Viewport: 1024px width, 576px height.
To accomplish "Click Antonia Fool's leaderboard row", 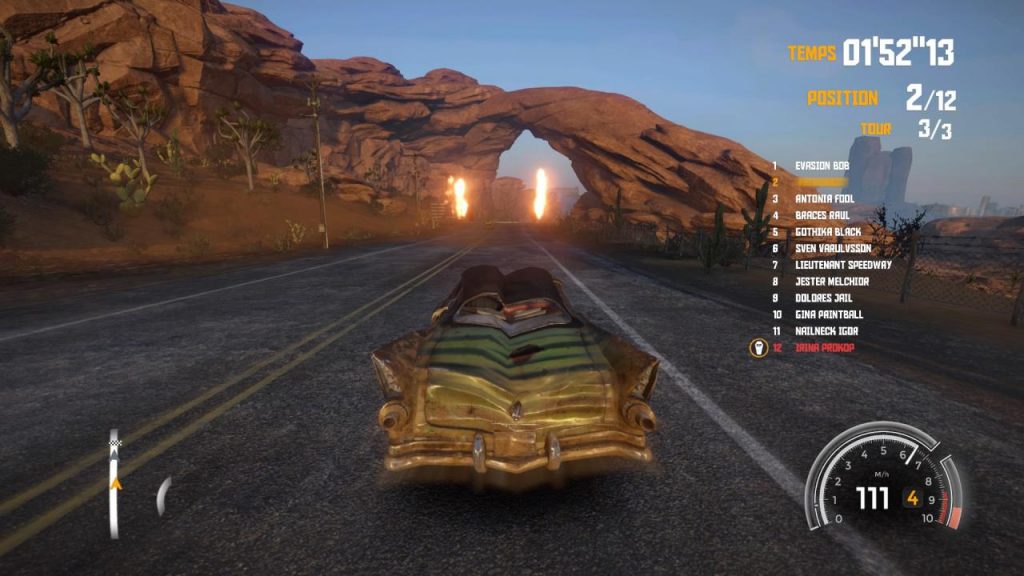I will tap(825, 199).
